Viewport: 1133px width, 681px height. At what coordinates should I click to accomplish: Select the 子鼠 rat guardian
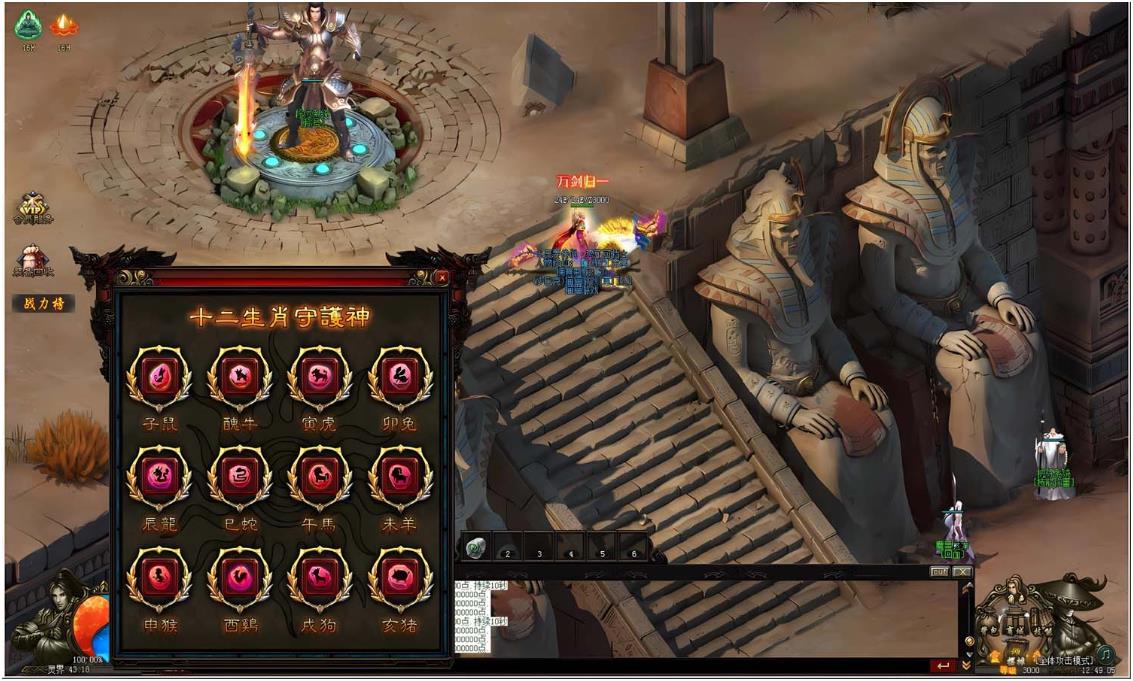click(x=159, y=378)
